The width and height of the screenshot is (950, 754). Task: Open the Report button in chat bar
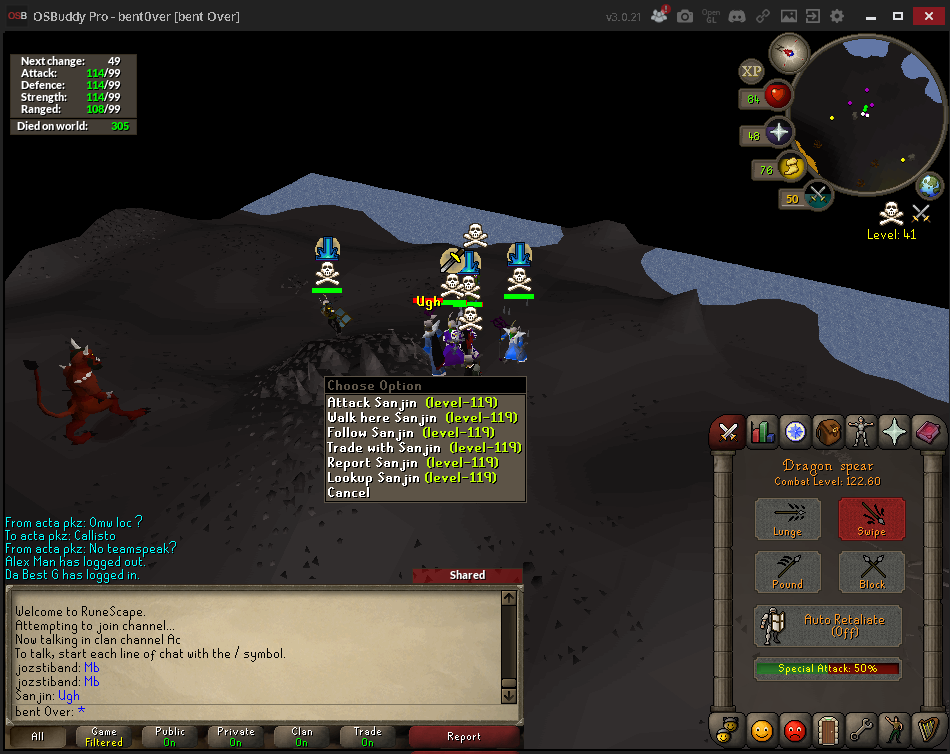coord(464,736)
